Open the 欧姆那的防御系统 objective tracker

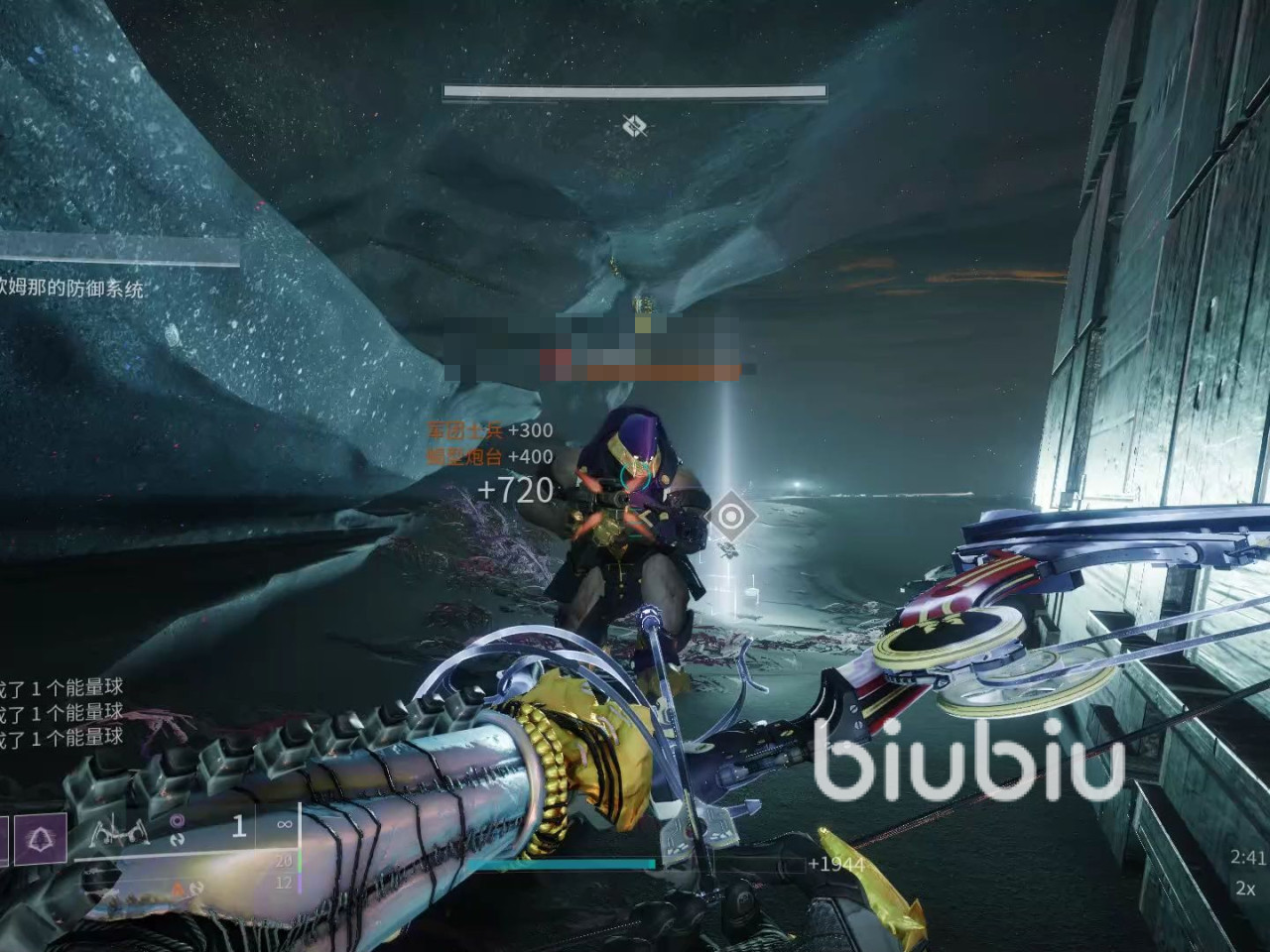click(73, 290)
